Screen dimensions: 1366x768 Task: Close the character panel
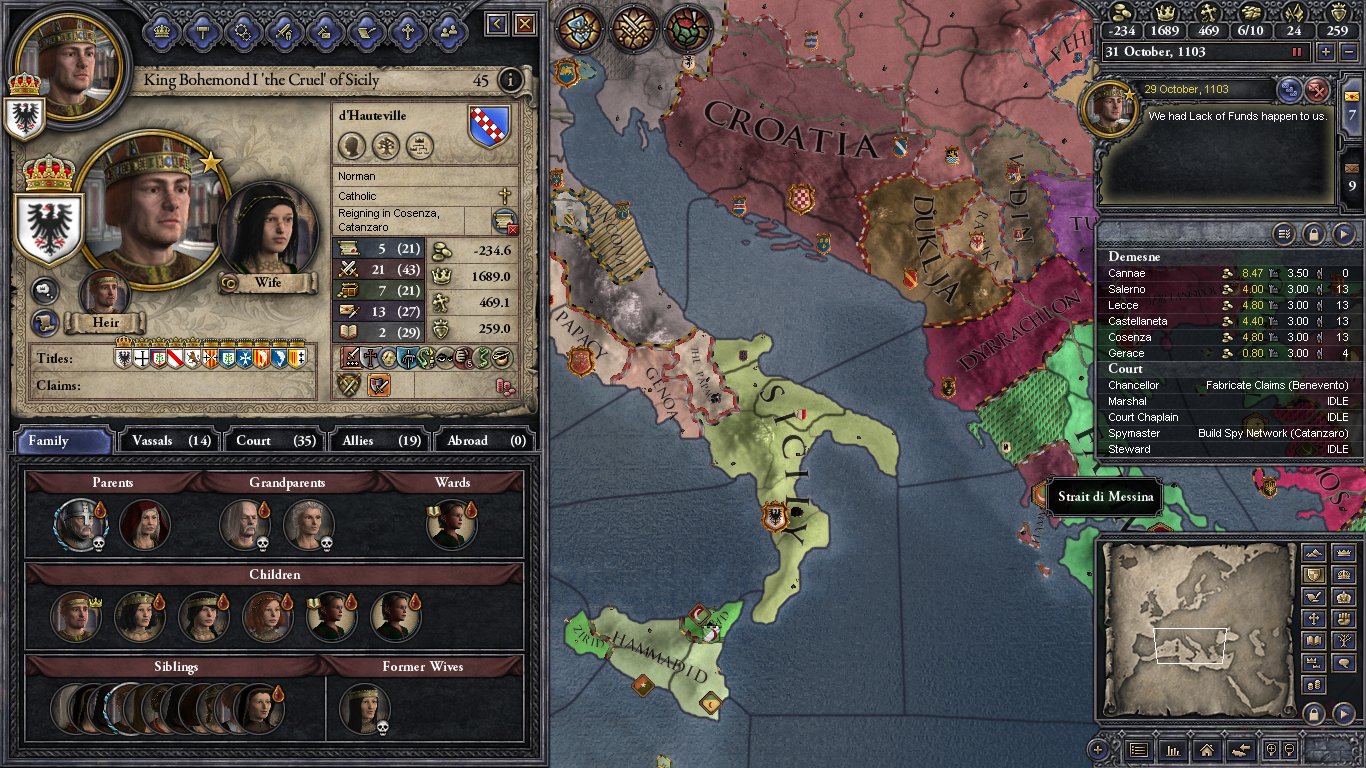(x=525, y=24)
